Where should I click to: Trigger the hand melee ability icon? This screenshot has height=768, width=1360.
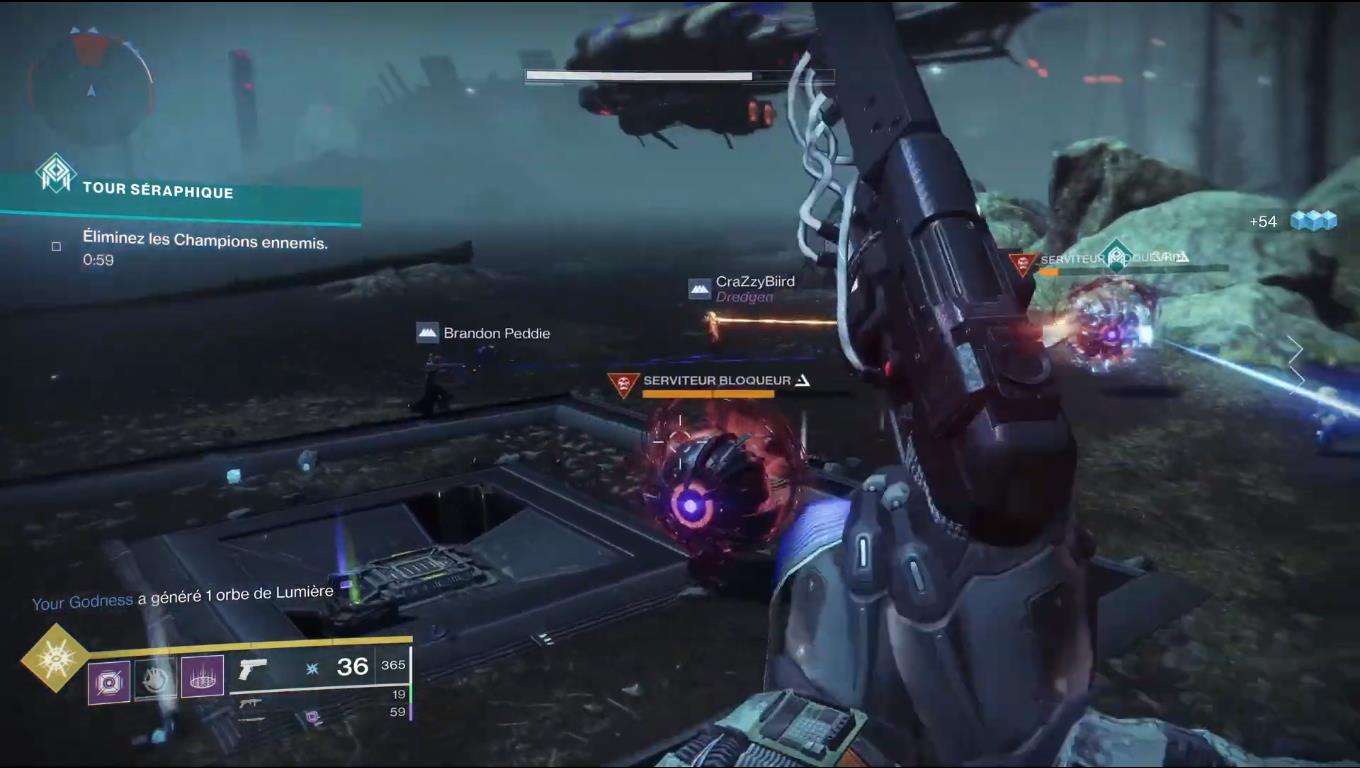tap(155, 680)
